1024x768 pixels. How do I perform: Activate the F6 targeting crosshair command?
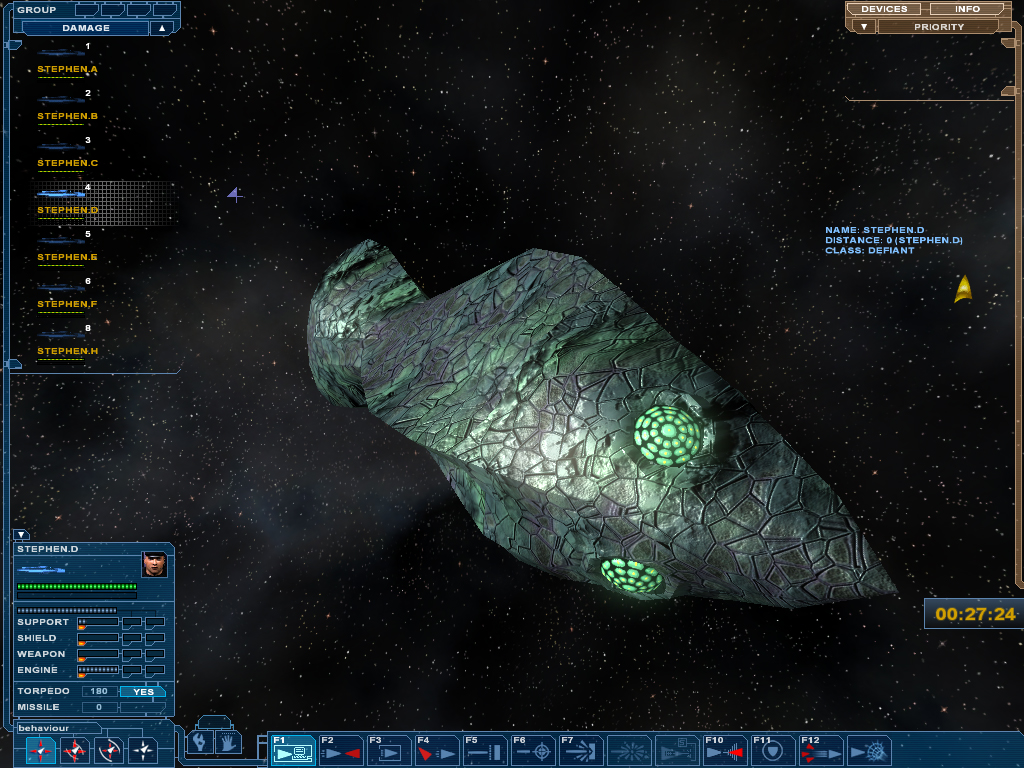coord(533,750)
